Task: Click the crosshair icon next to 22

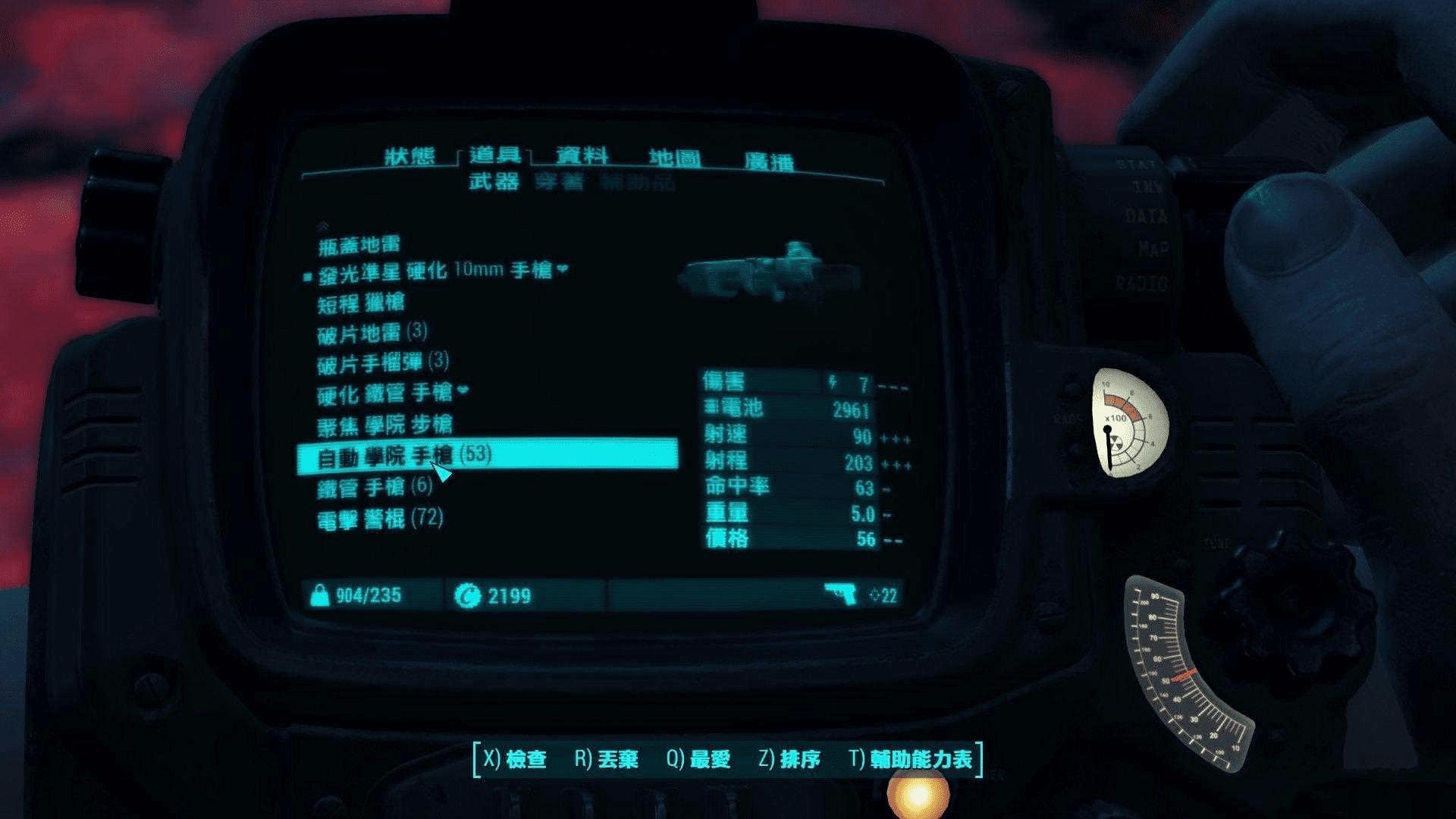Action: click(x=874, y=597)
